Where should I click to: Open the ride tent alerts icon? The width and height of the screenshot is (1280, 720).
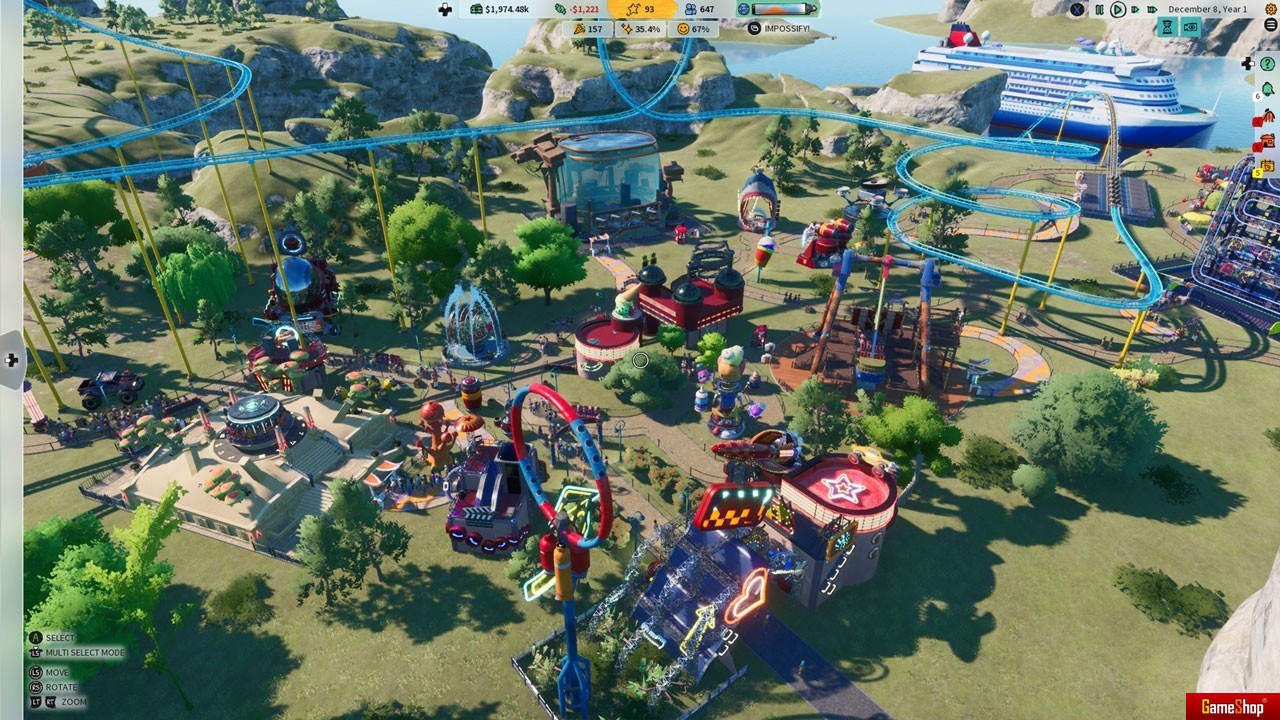[x=1268, y=118]
